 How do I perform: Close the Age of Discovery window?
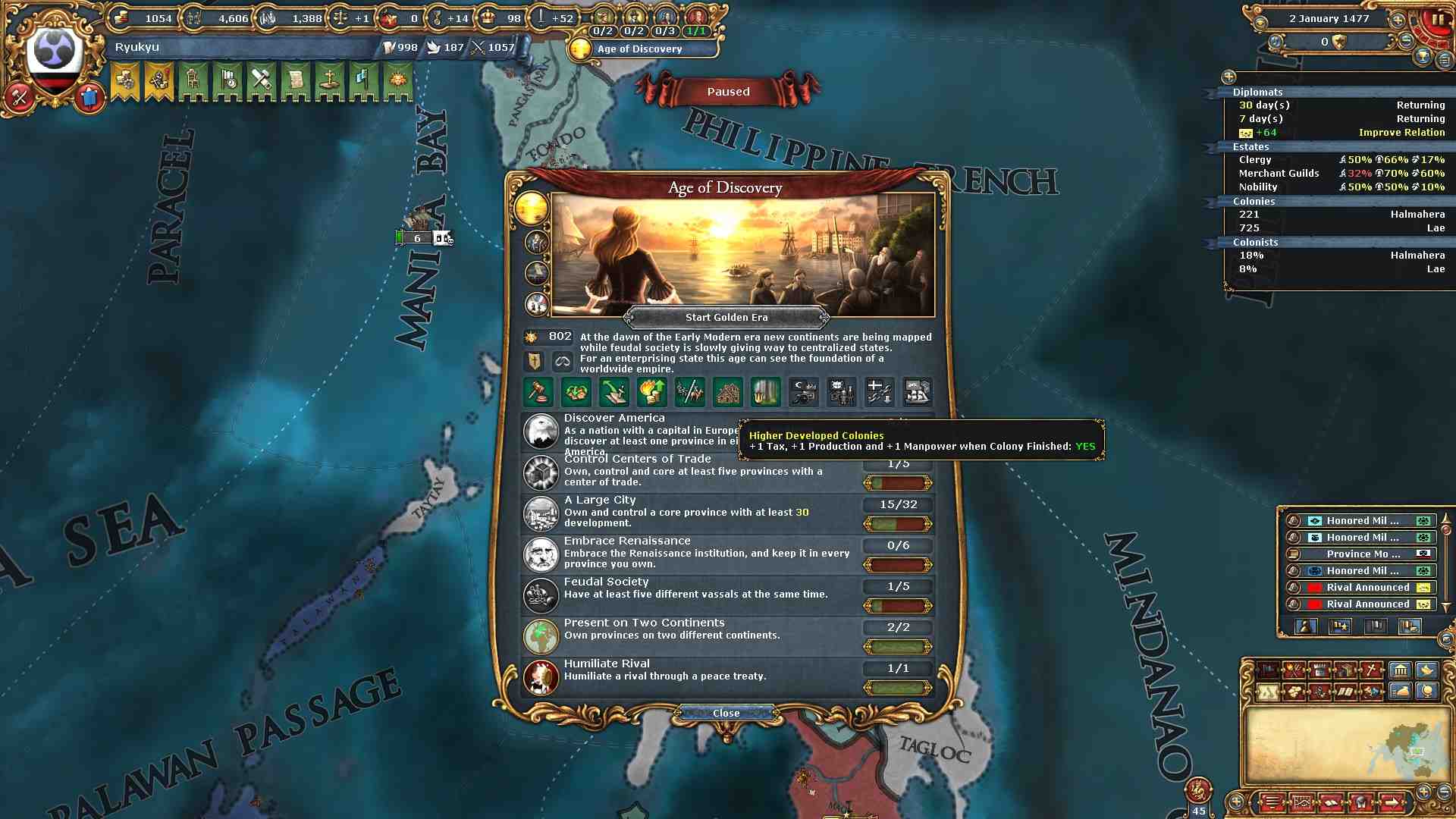726,713
